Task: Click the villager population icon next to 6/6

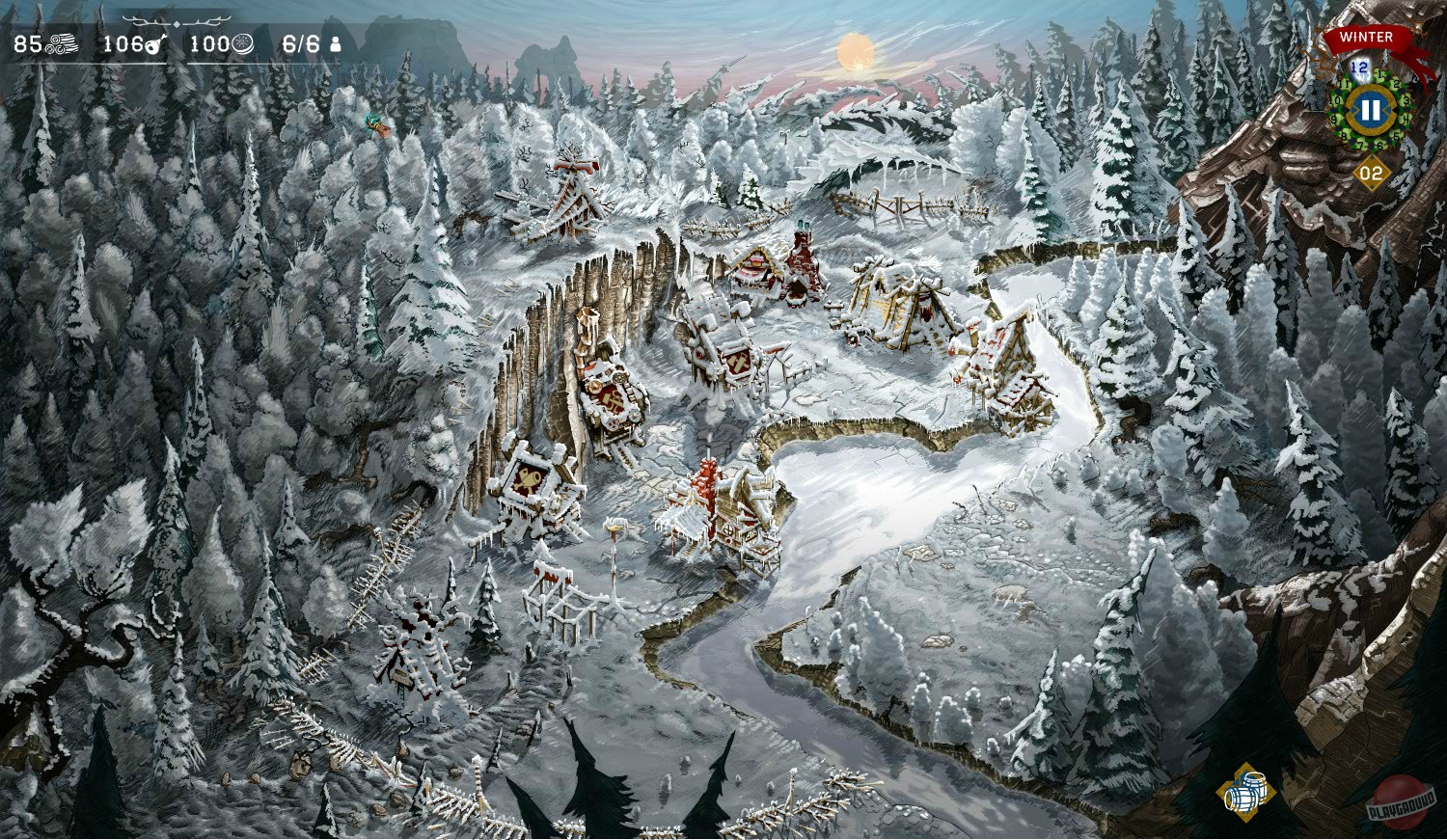Action: [337, 43]
